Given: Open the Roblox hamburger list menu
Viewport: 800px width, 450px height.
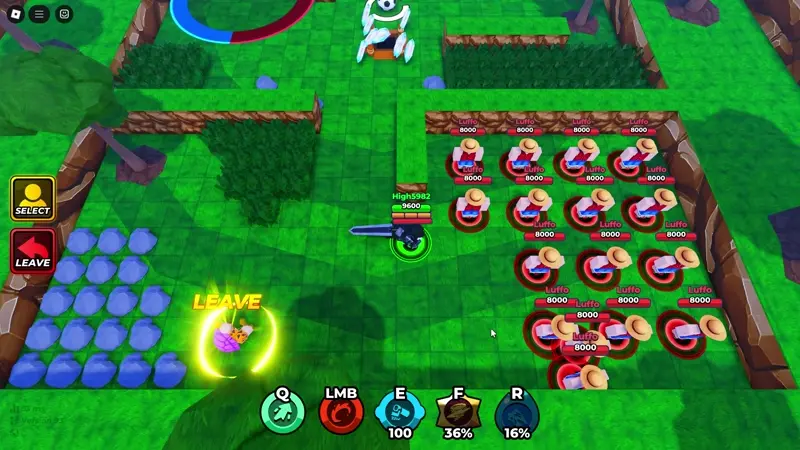Looking at the screenshot, I should tap(40, 14).
